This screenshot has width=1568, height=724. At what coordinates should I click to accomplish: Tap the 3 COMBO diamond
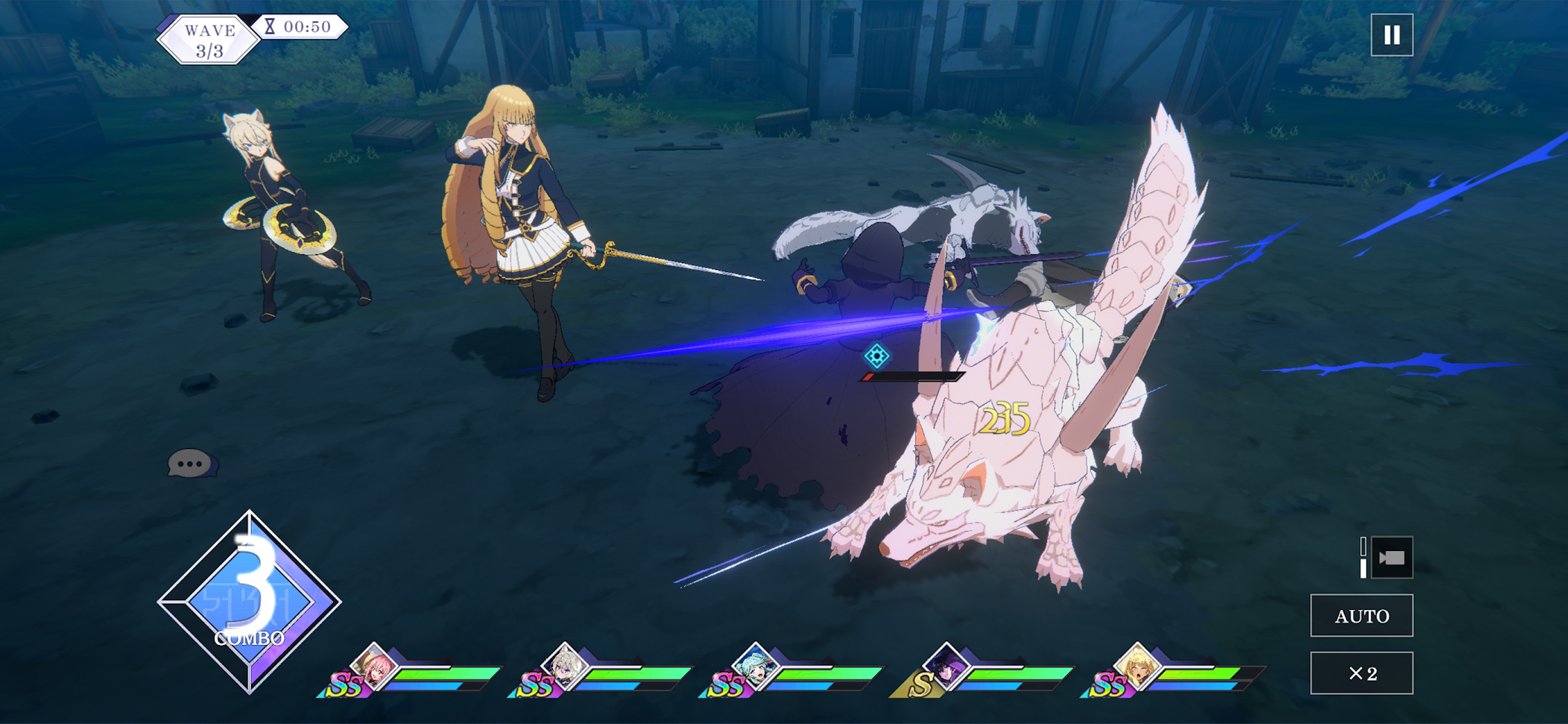tap(250, 602)
